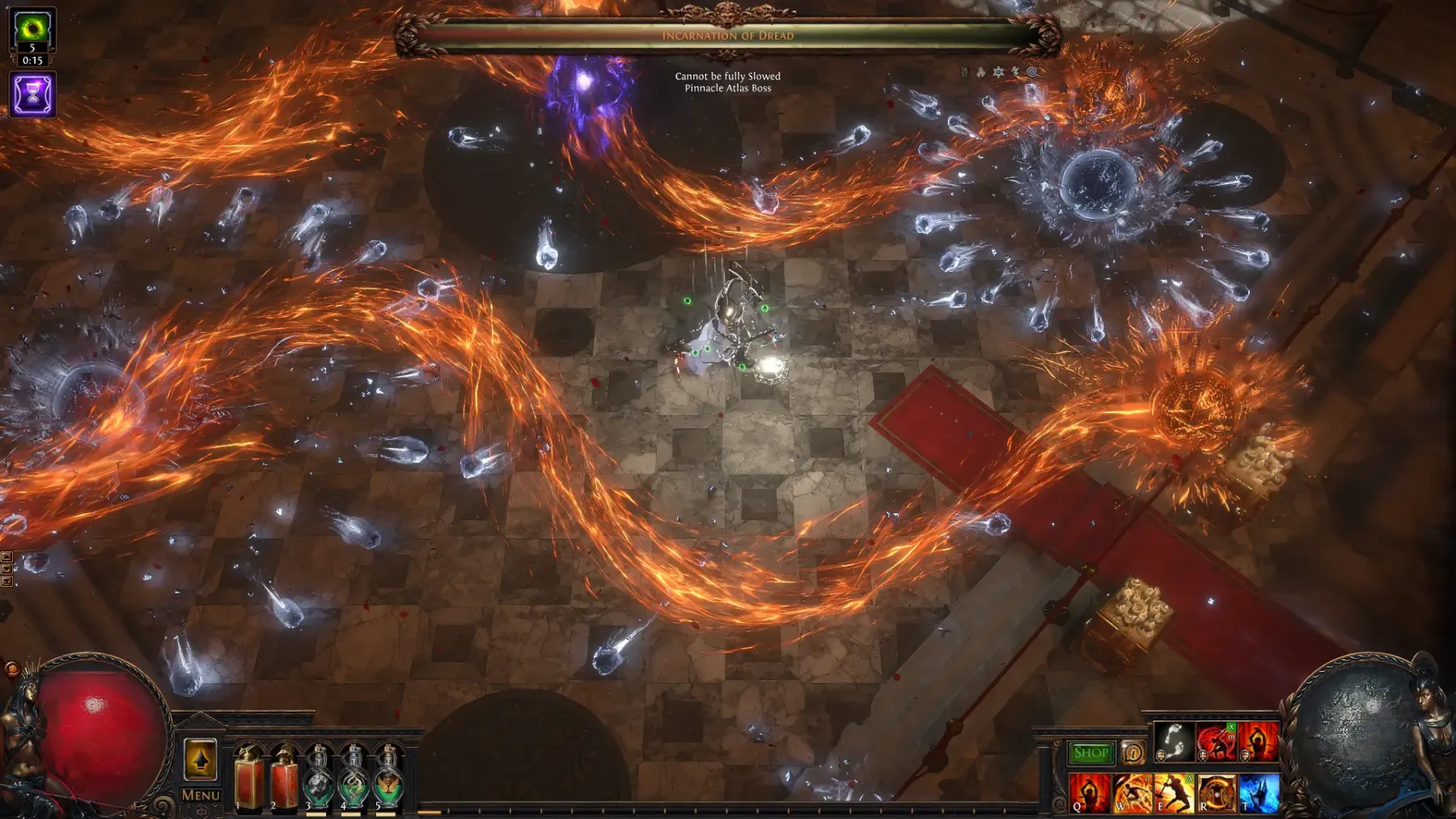This screenshot has height=819, width=1456.
Task: Open the green Shop button
Action: [x=1090, y=753]
